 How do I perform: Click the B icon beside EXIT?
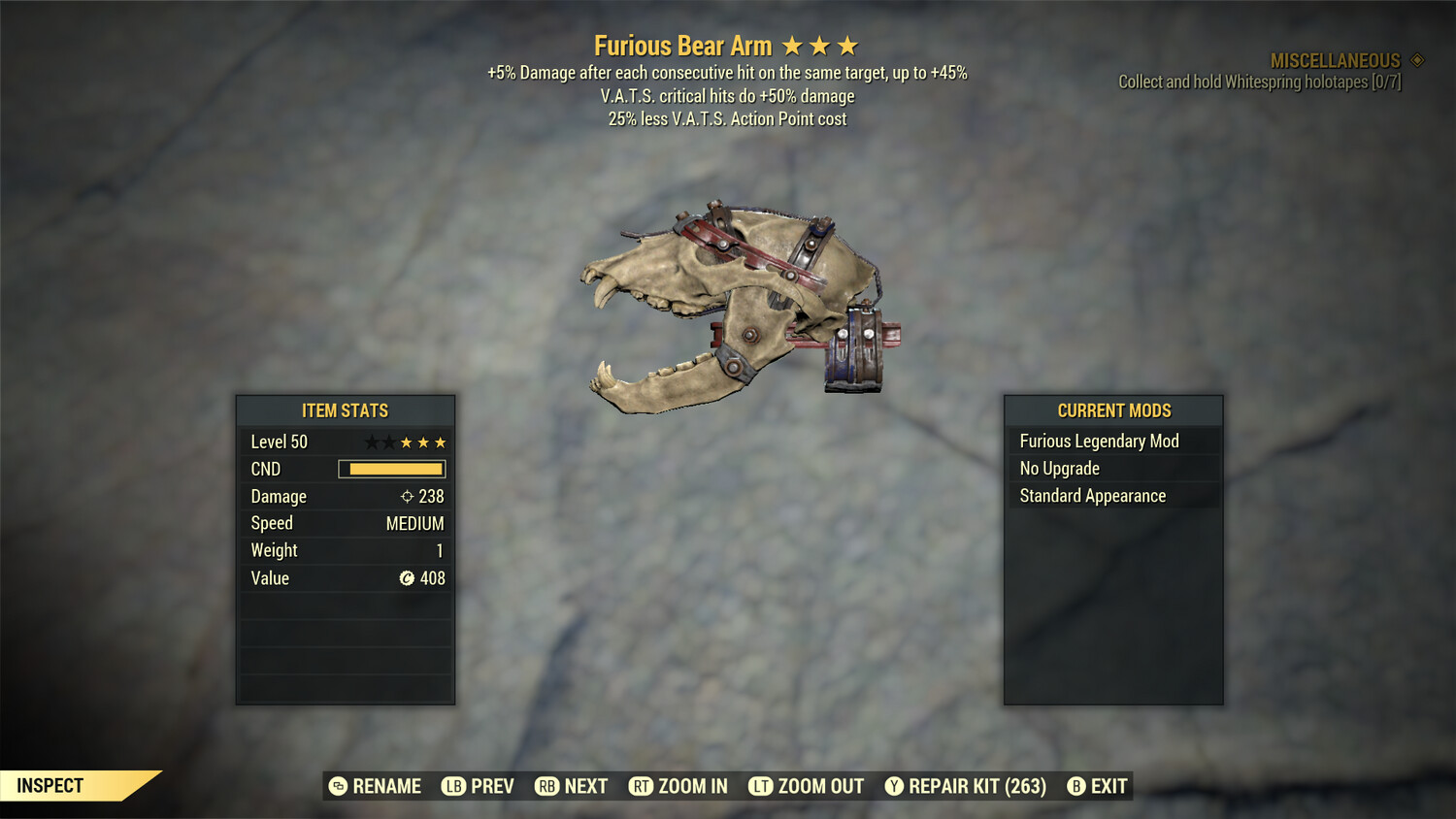[1076, 786]
